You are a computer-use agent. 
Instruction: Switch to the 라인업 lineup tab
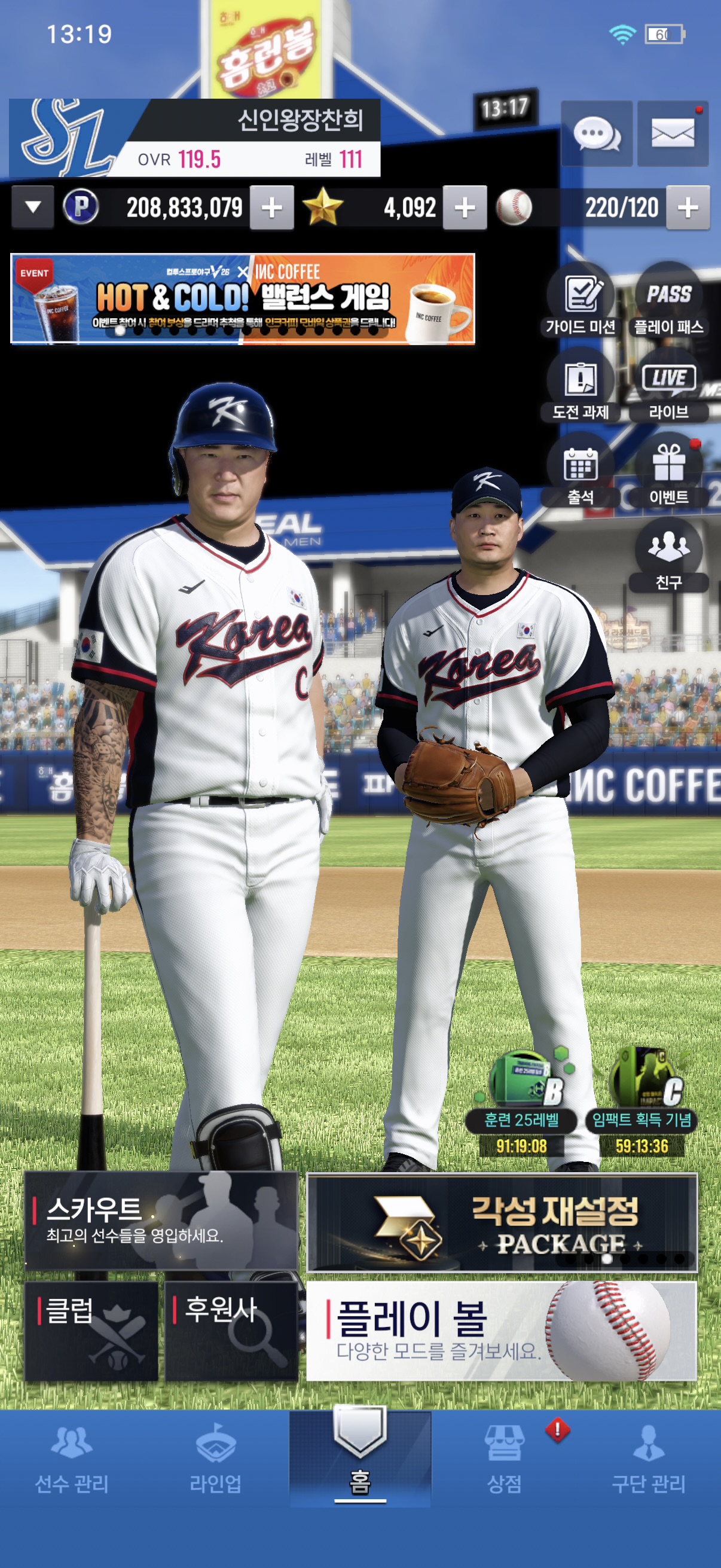coord(215,1459)
